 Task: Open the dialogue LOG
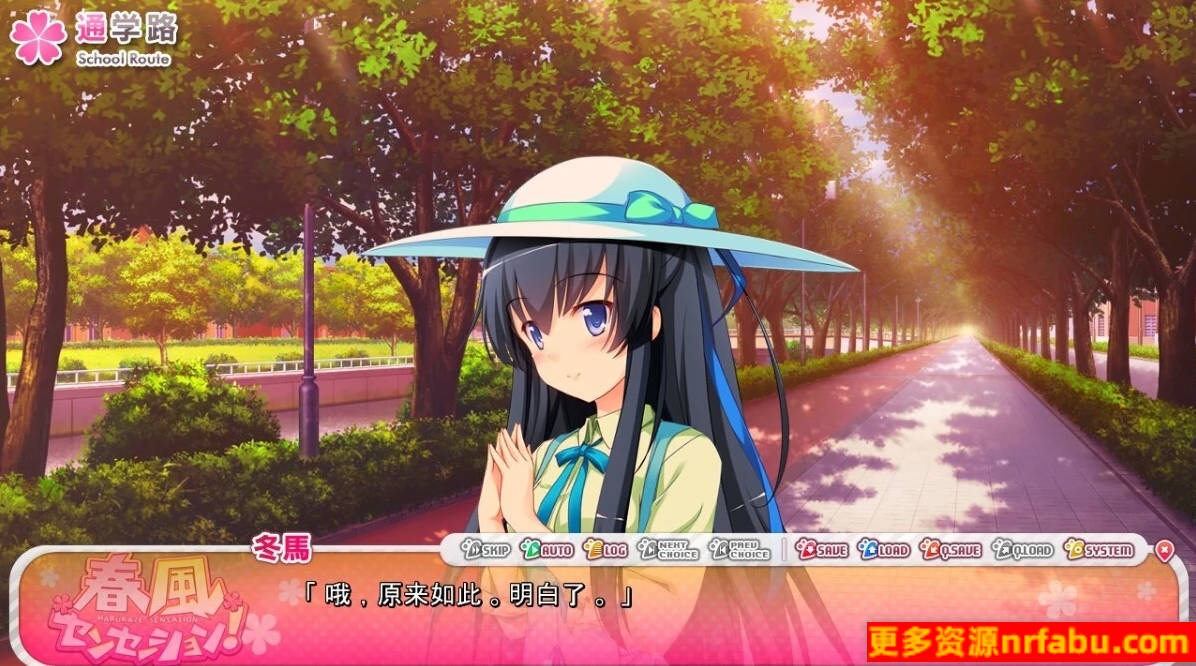606,550
